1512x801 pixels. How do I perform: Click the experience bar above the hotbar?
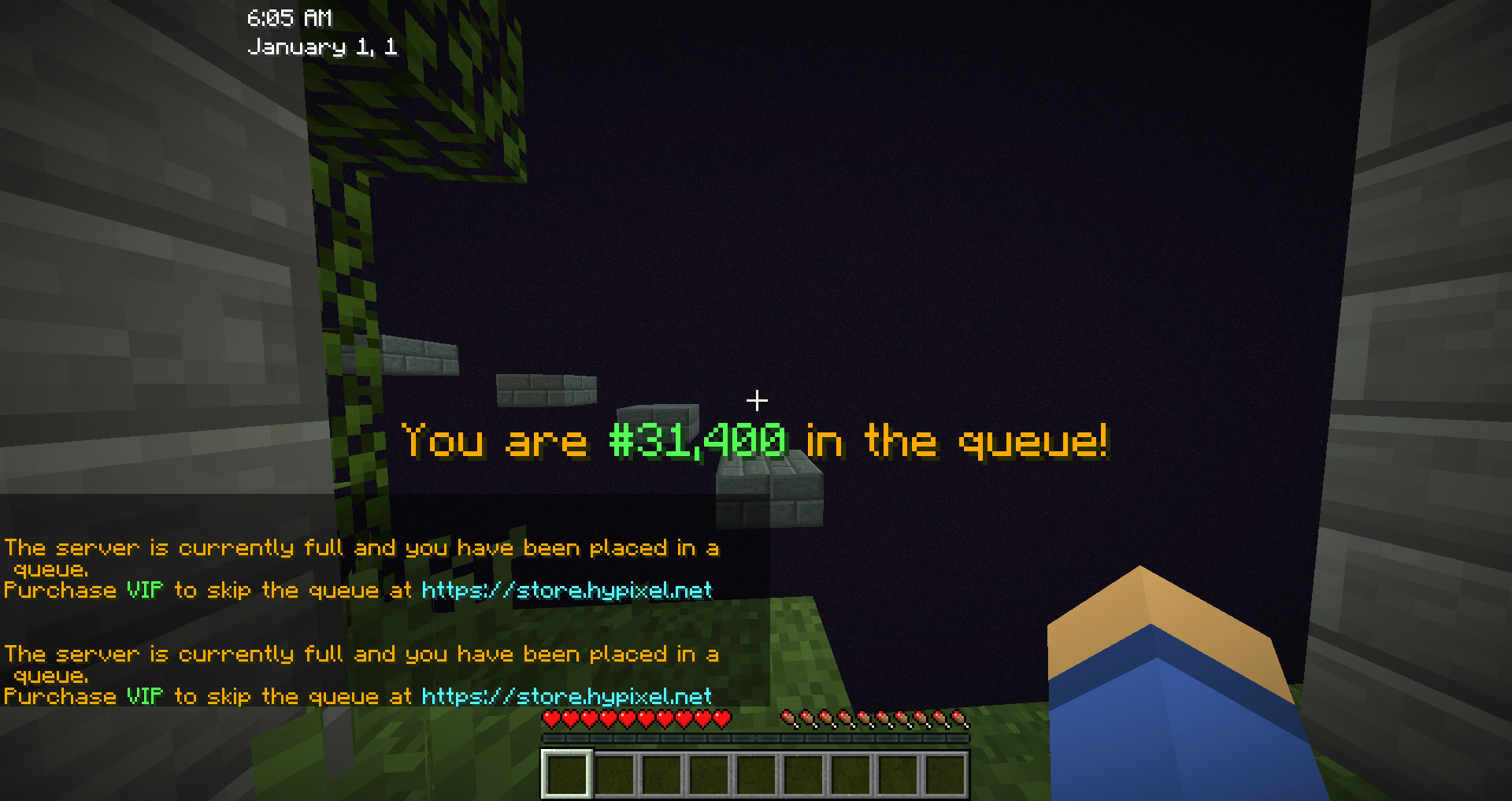(754, 739)
